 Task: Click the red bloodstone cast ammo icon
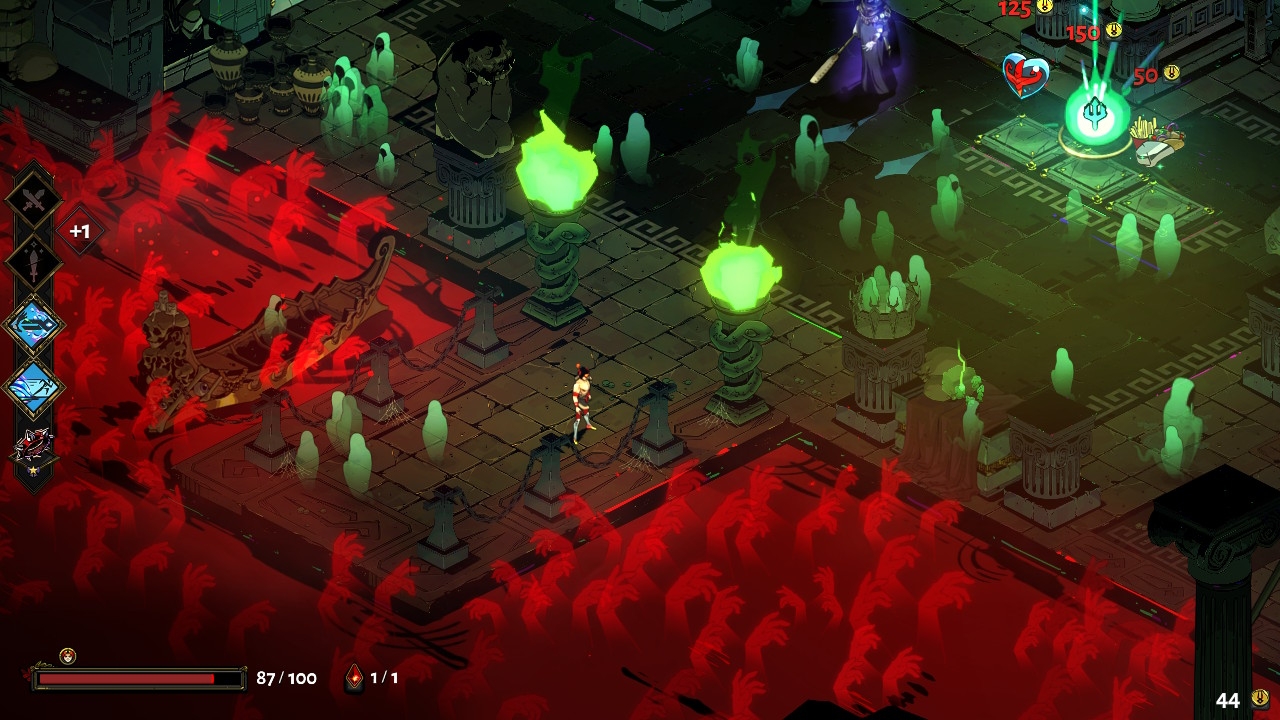point(354,678)
